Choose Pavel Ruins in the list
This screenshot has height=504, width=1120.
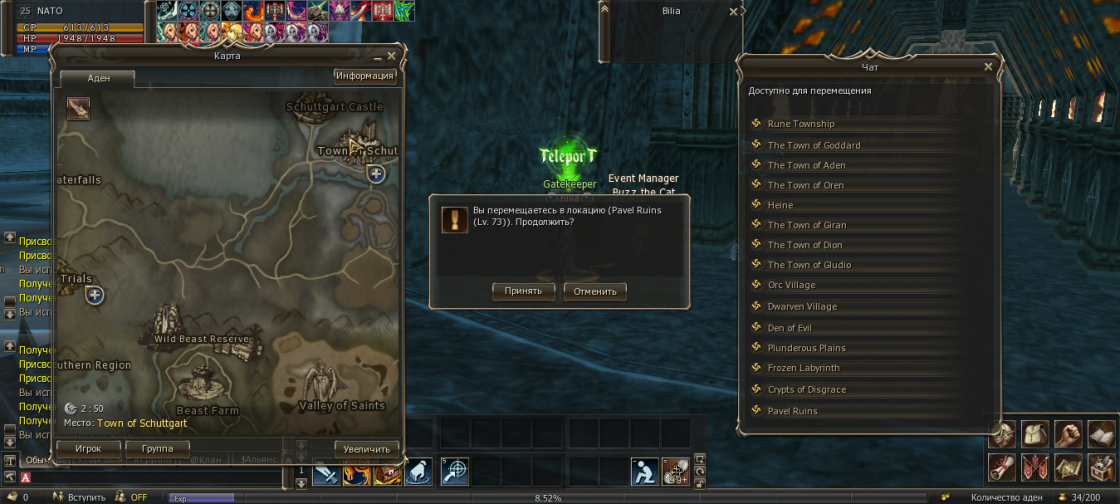[x=792, y=411]
